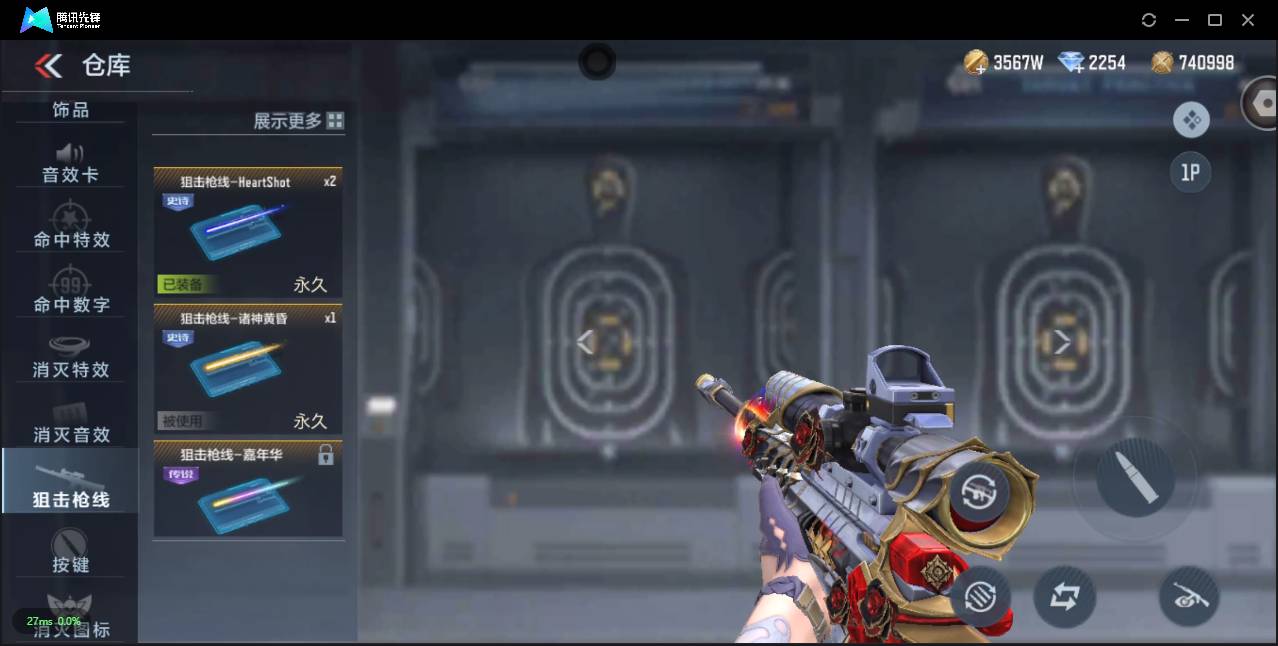Toggle the 1P view button

tap(1190, 173)
